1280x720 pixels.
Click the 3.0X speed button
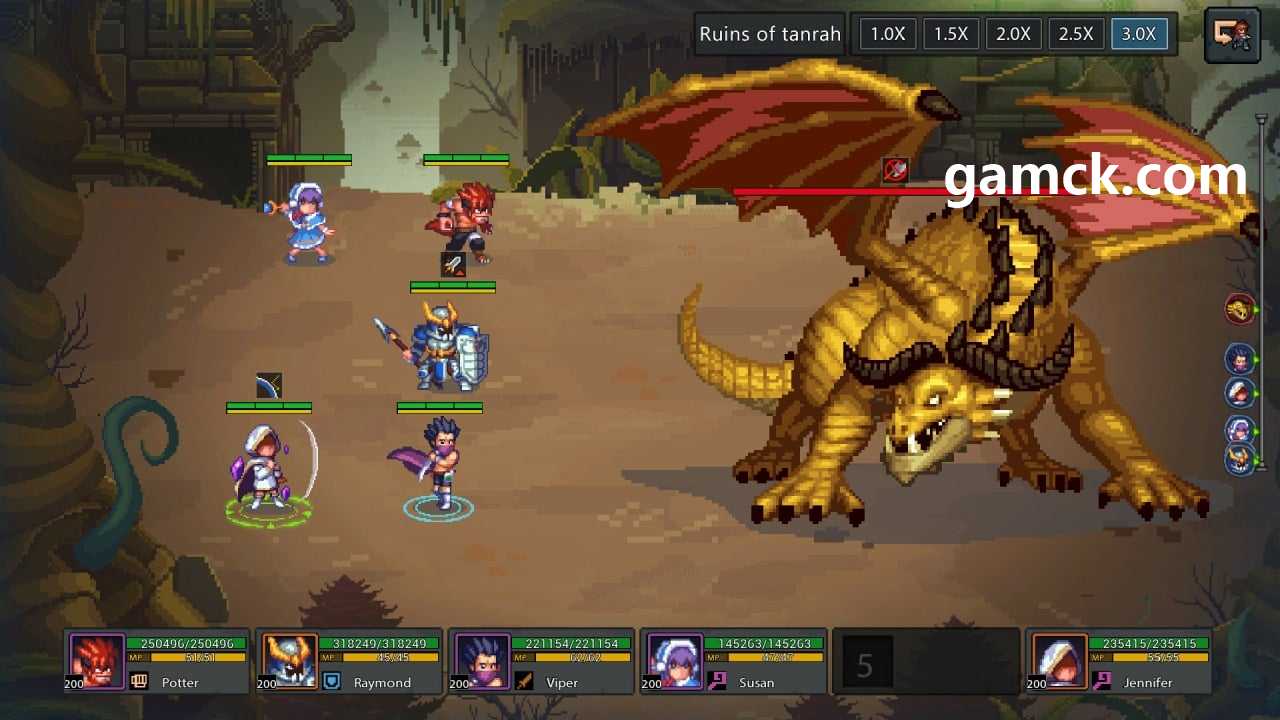(x=1139, y=34)
